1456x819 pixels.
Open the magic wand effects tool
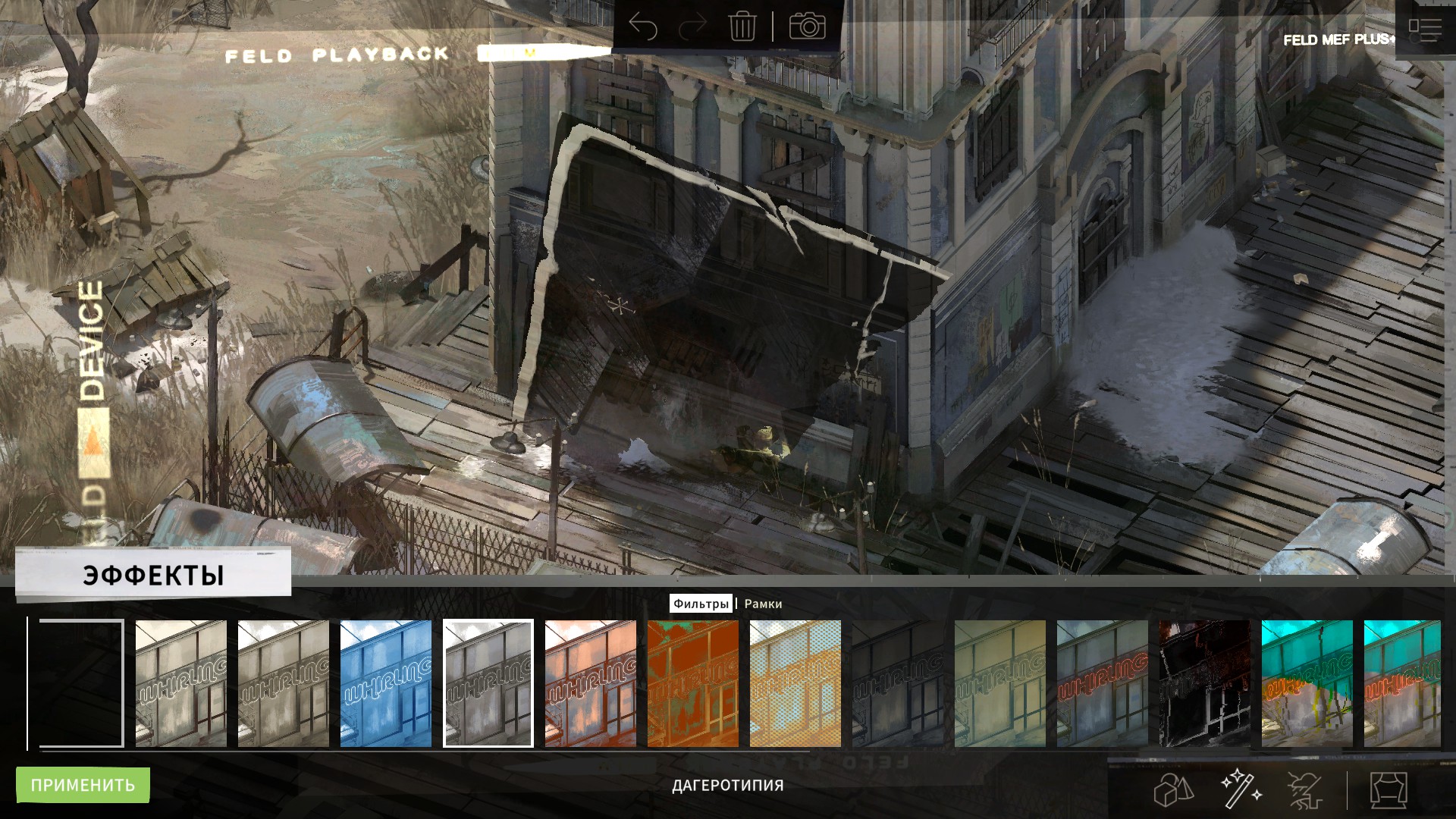pyautogui.click(x=1241, y=789)
